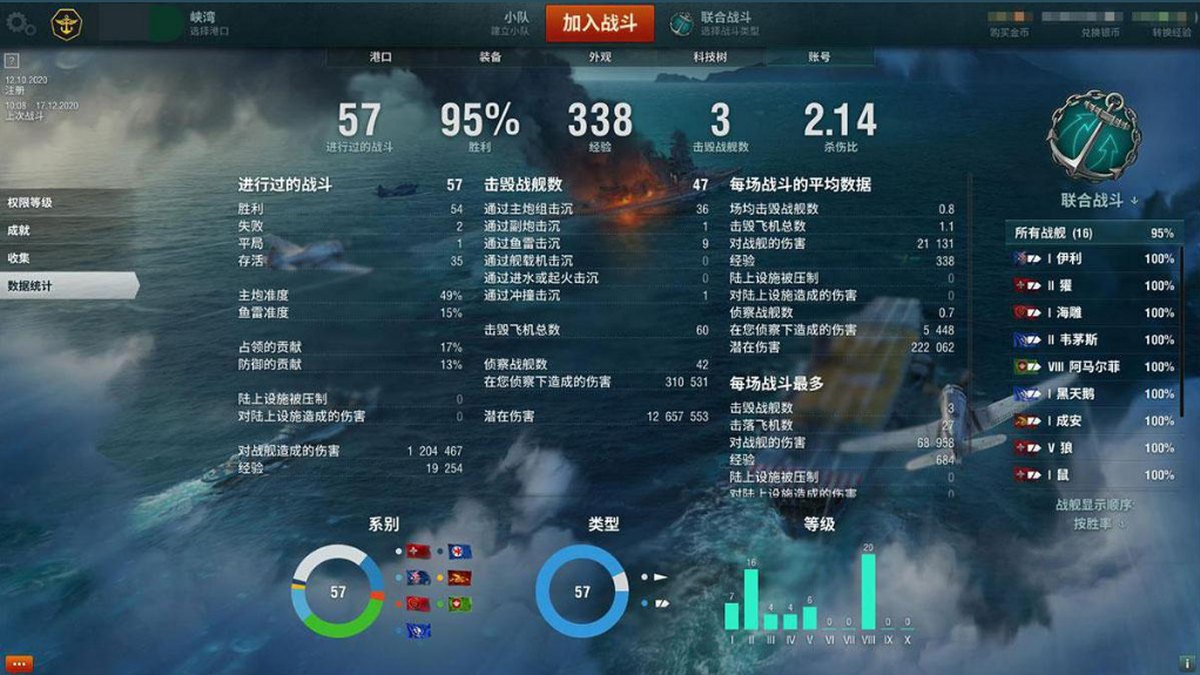This screenshot has height=675, width=1200.
Task: Open the settings gear icon
Action: pos(20,25)
